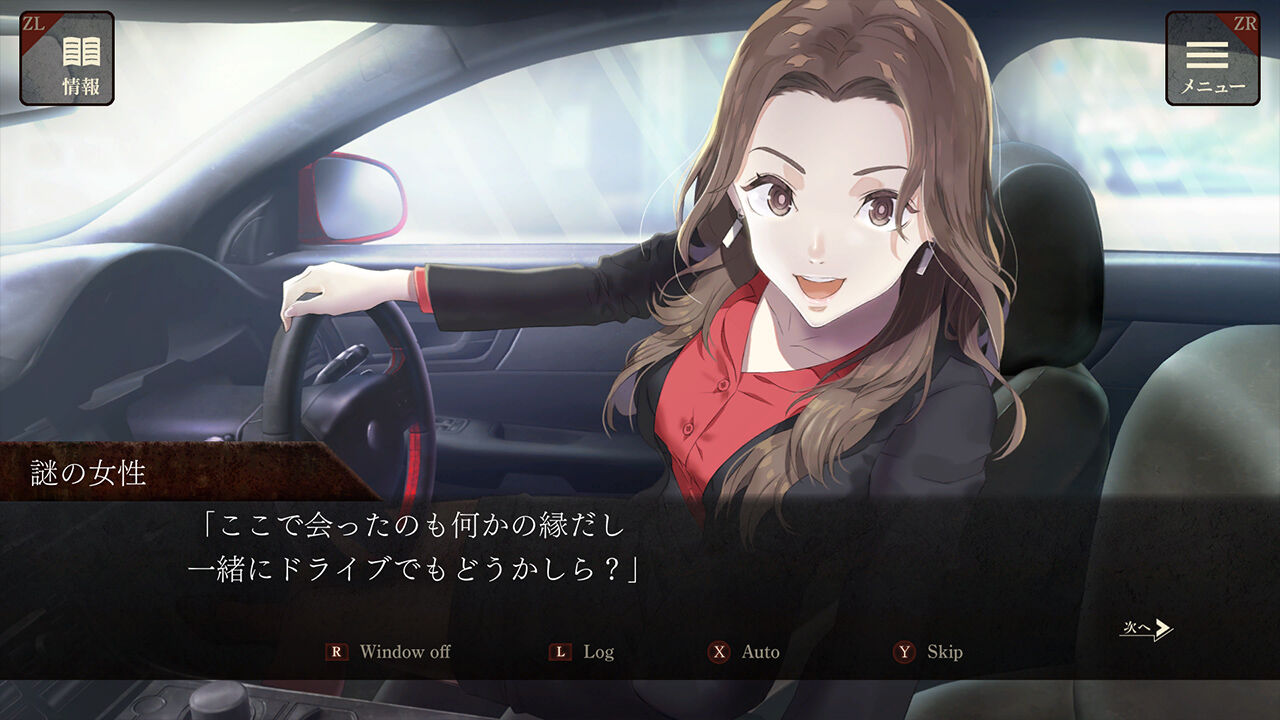Open the Log to review message history
This screenshot has height=720, width=1280.
pyautogui.click(x=597, y=652)
